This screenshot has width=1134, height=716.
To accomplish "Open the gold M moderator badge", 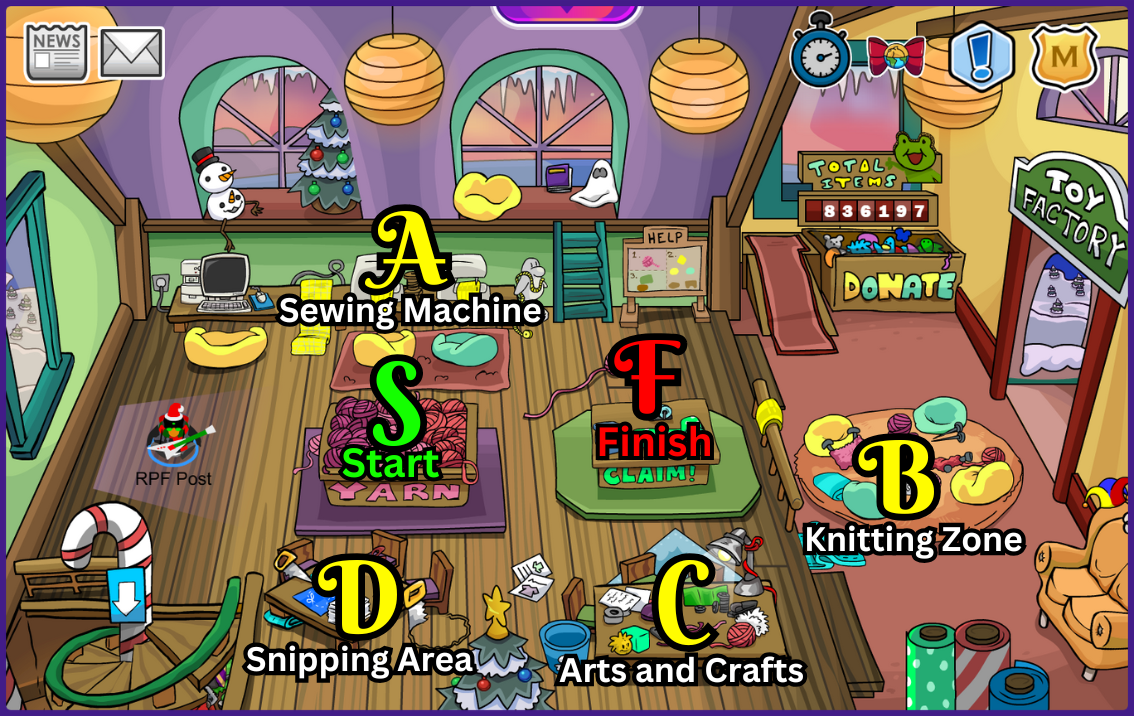I will point(1064,55).
